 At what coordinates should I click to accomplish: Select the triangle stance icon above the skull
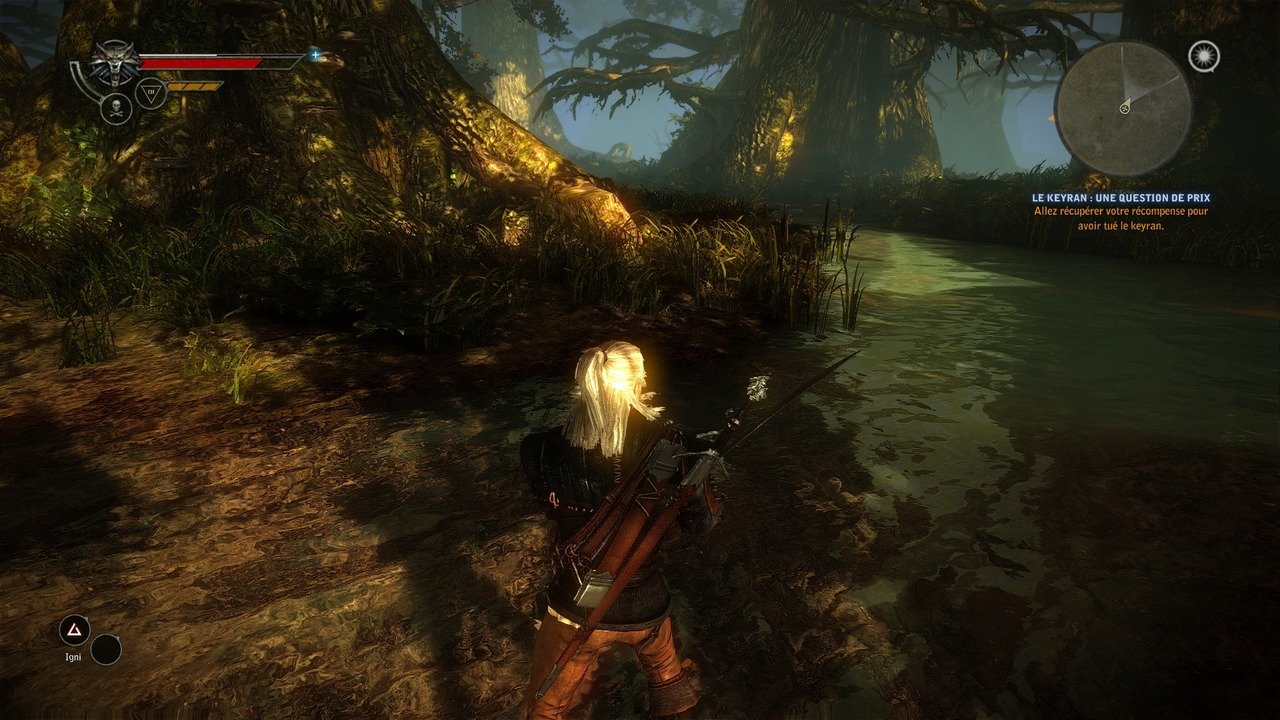[x=152, y=92]
